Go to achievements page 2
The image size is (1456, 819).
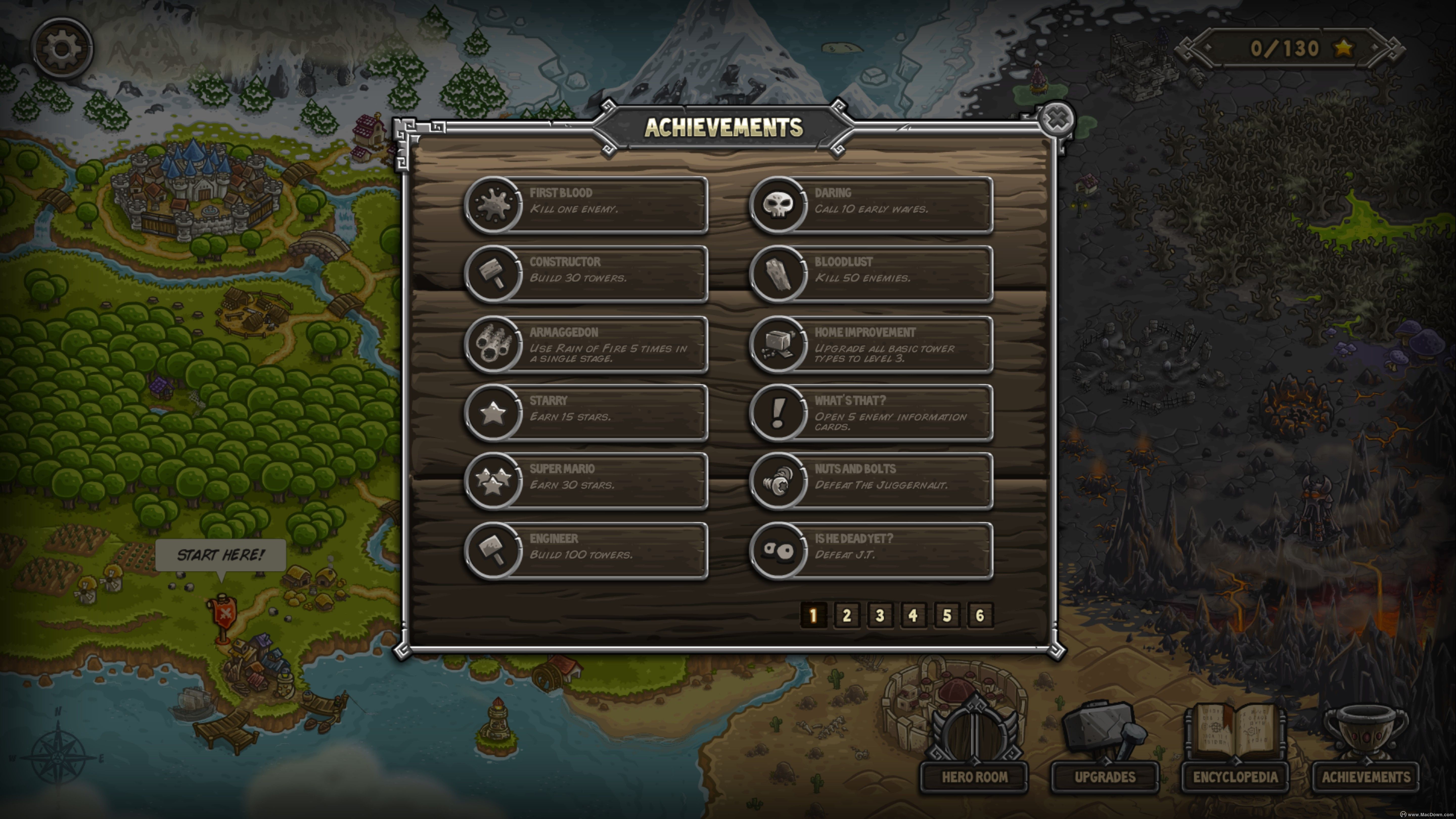[x=846, y=616]
